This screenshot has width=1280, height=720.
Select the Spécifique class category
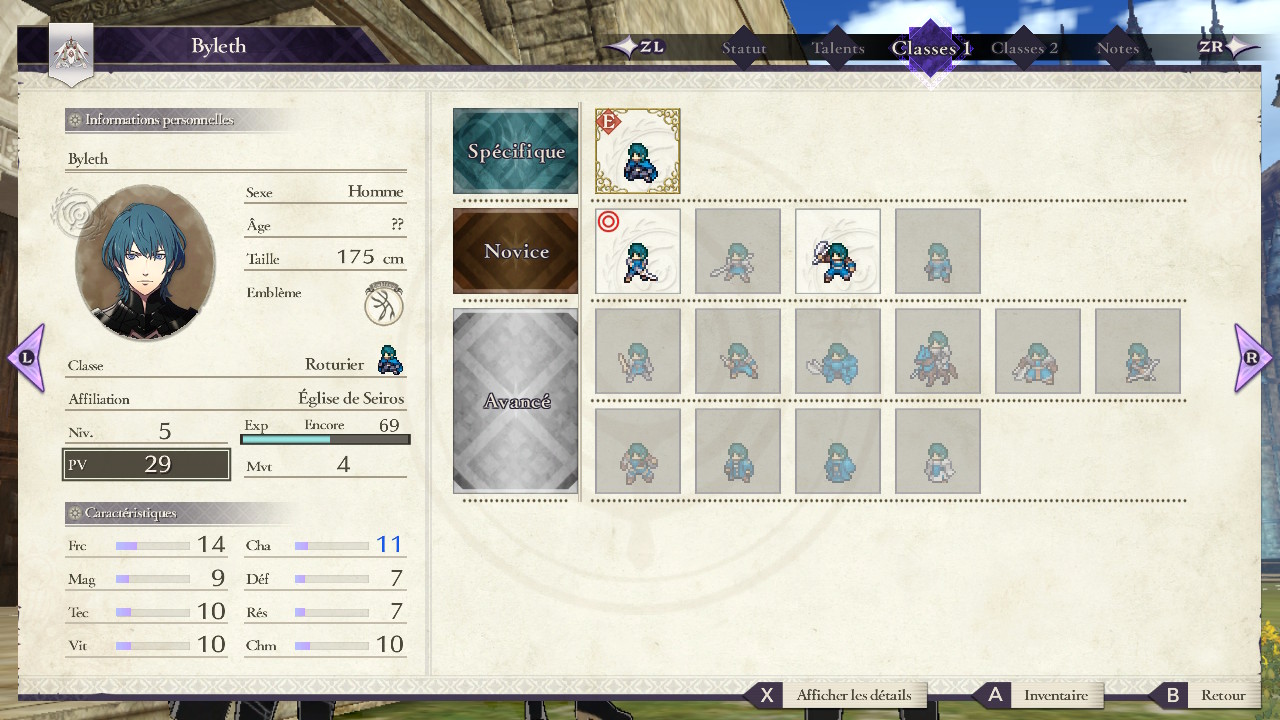click(515, 151)
